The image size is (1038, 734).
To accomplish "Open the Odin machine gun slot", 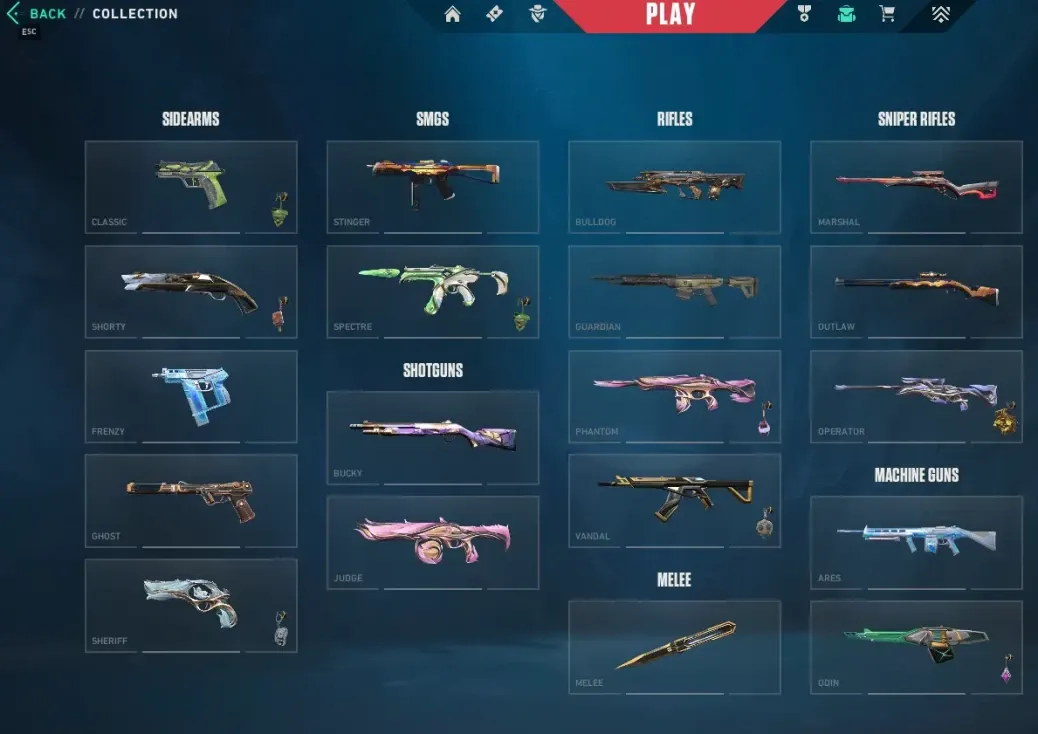I will tap(916, 646).
